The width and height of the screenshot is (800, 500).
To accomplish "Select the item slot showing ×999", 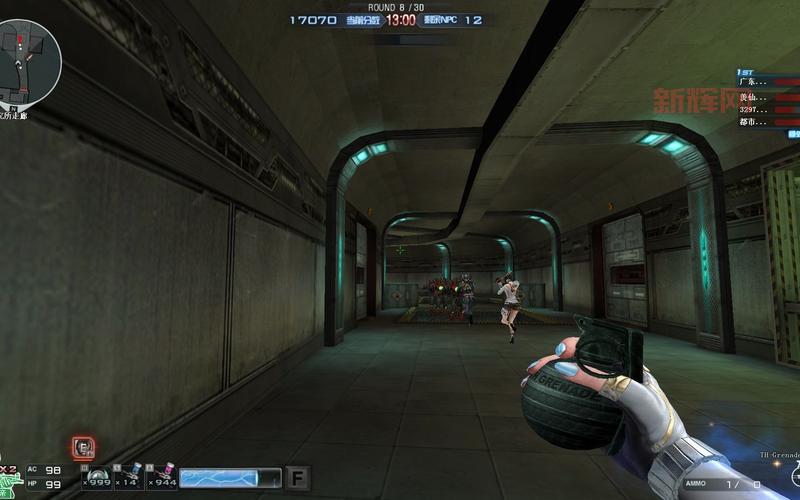I will pyautogui.click(x=97, y=477).
